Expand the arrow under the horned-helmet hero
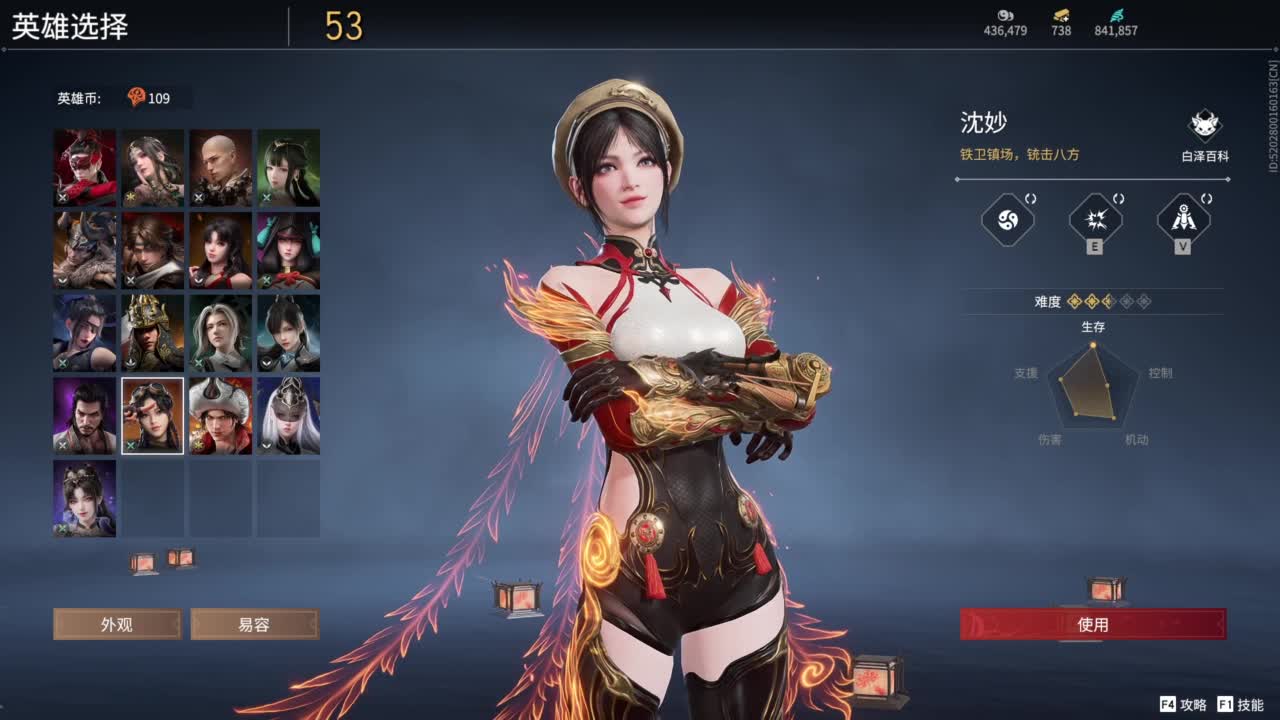Image resolution: width=1280 pixels, height=720 pixels. click(62, 280)
